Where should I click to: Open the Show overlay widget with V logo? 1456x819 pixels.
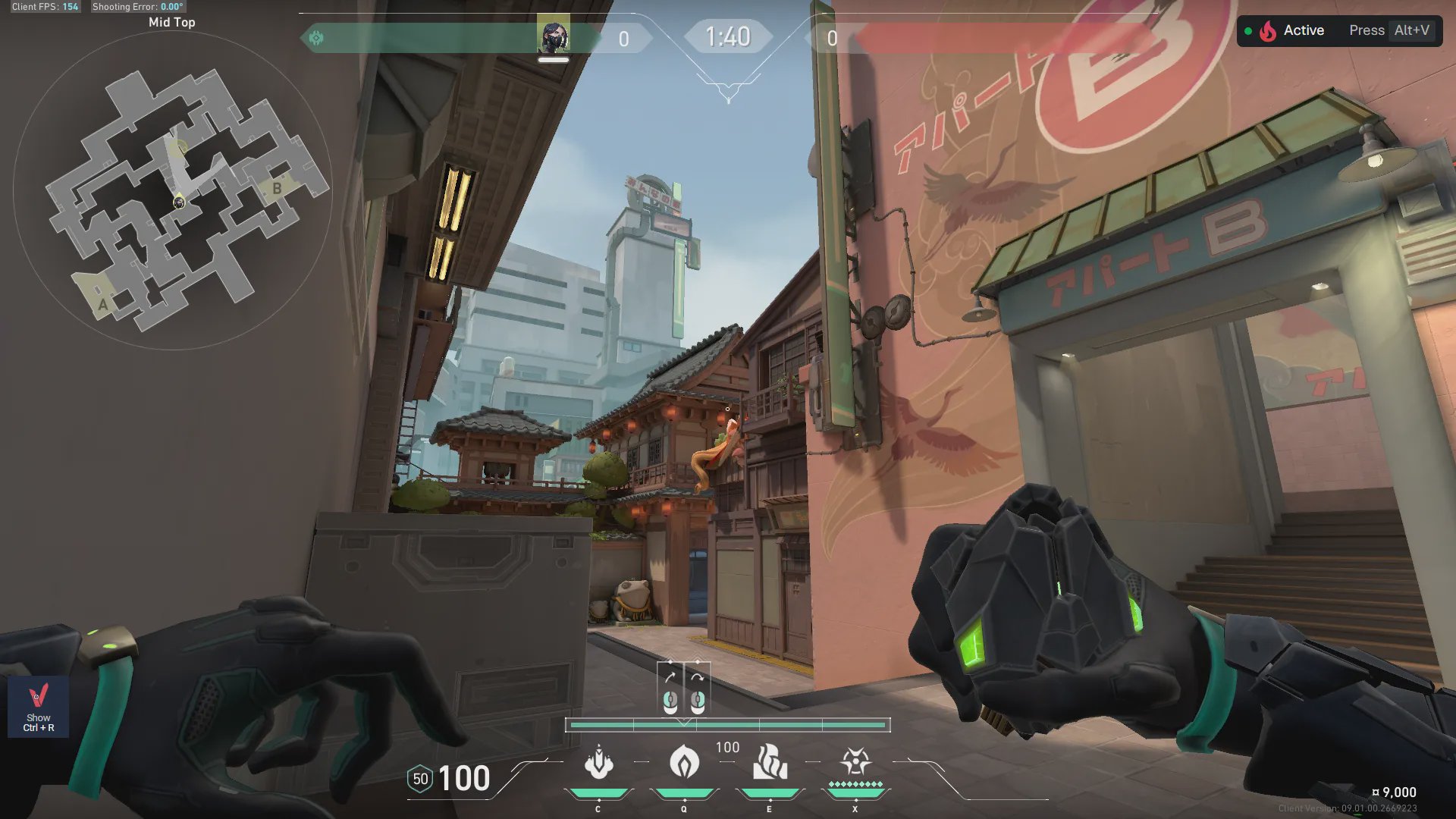(39, 707)
